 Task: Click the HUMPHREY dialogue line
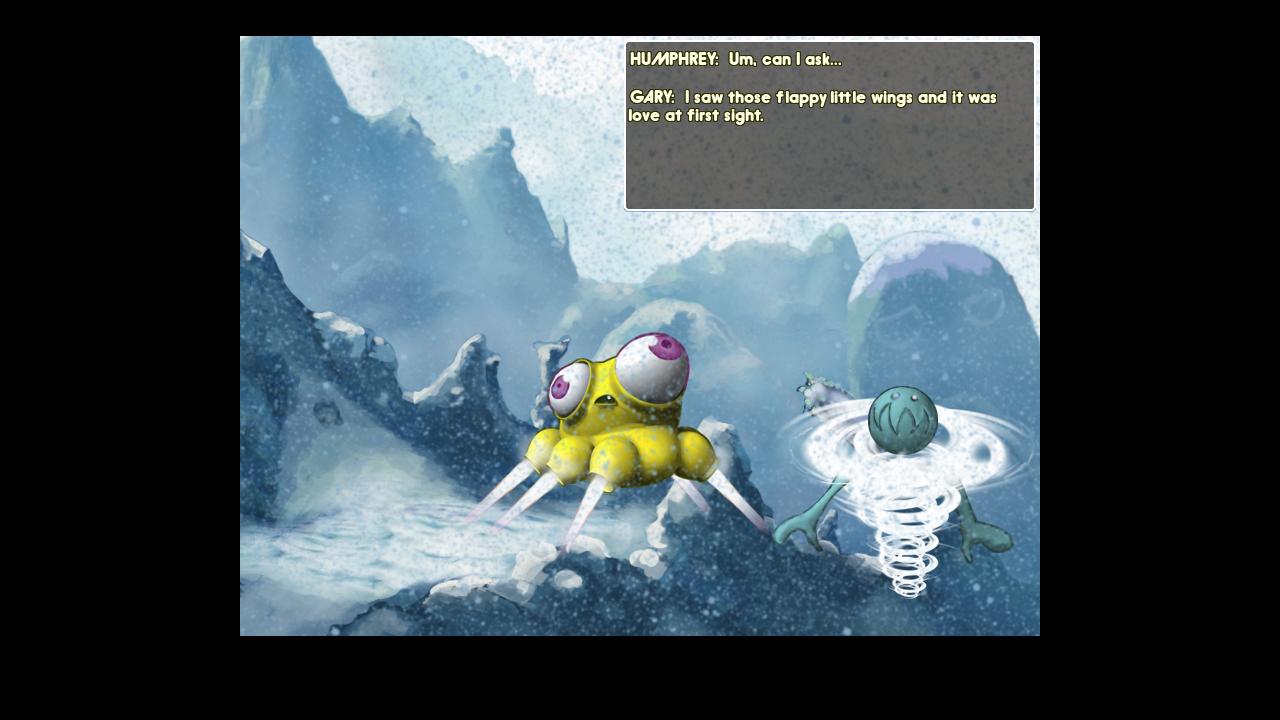[735, 59]
